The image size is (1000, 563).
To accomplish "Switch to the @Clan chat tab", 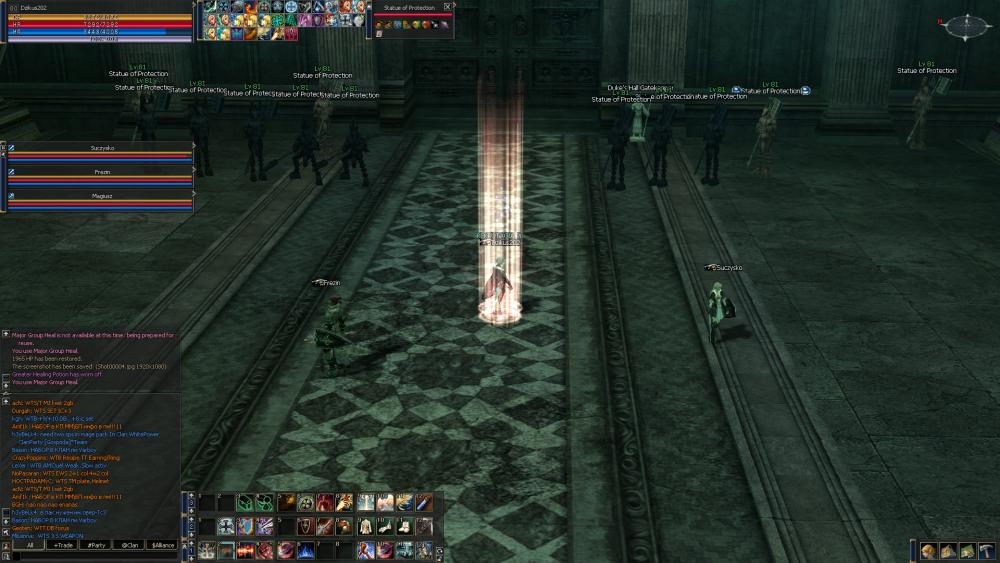I will point(129,545).
